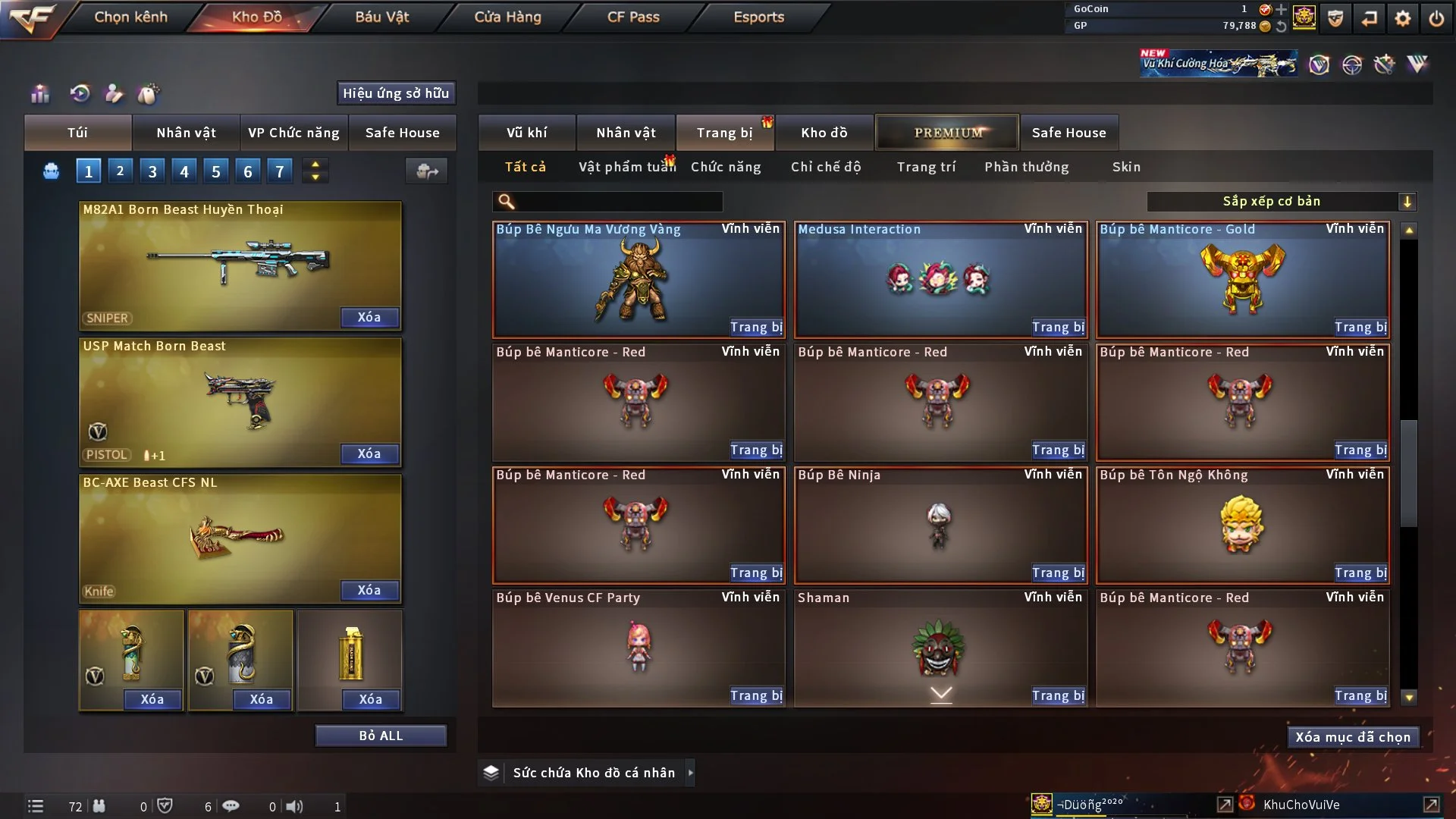Screen dimensions: 1456x819
Task: Switch to the Vũ khí inventory tab
Action: [526, 133]
